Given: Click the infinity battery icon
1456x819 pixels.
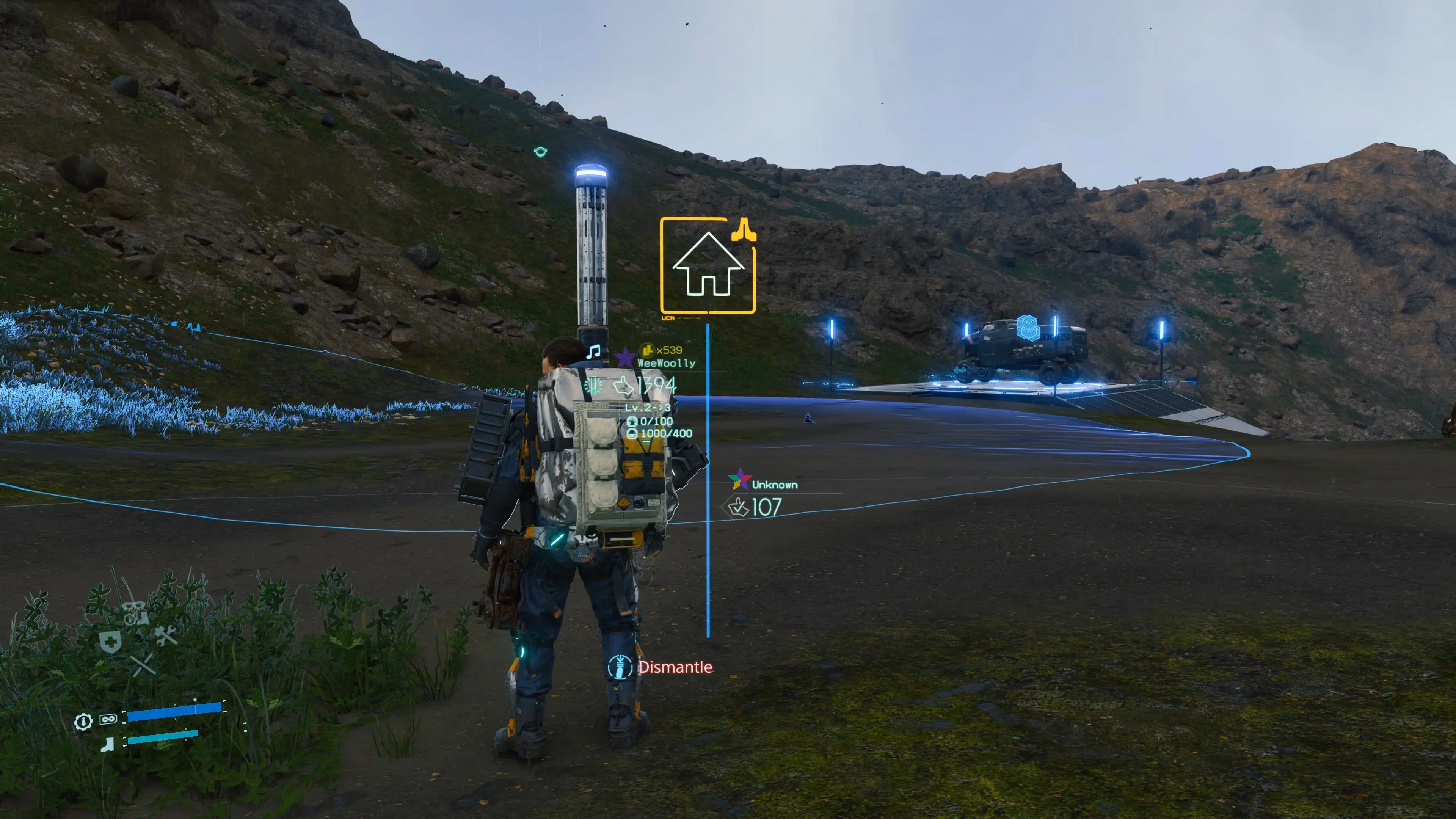Looking at the screenshot, I should [x=108, y=719].
